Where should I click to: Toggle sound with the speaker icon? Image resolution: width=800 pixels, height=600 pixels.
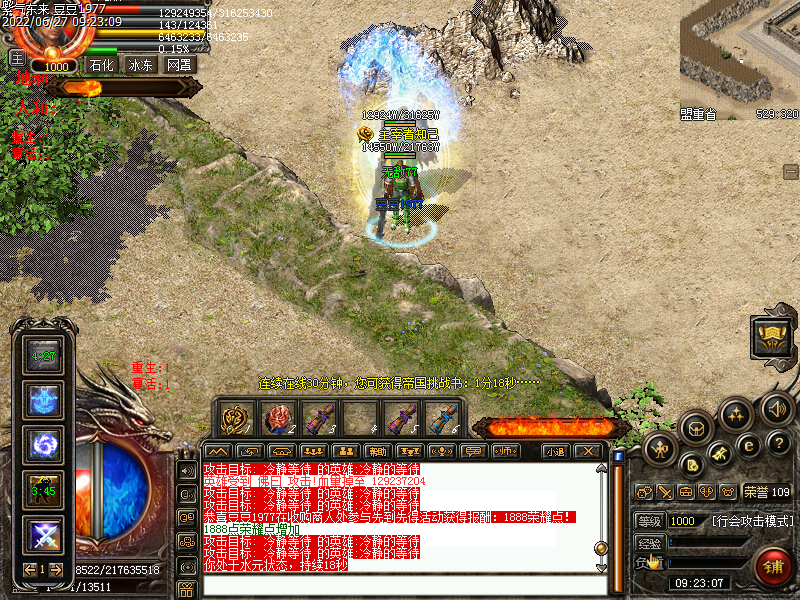[x=776, y=408]
